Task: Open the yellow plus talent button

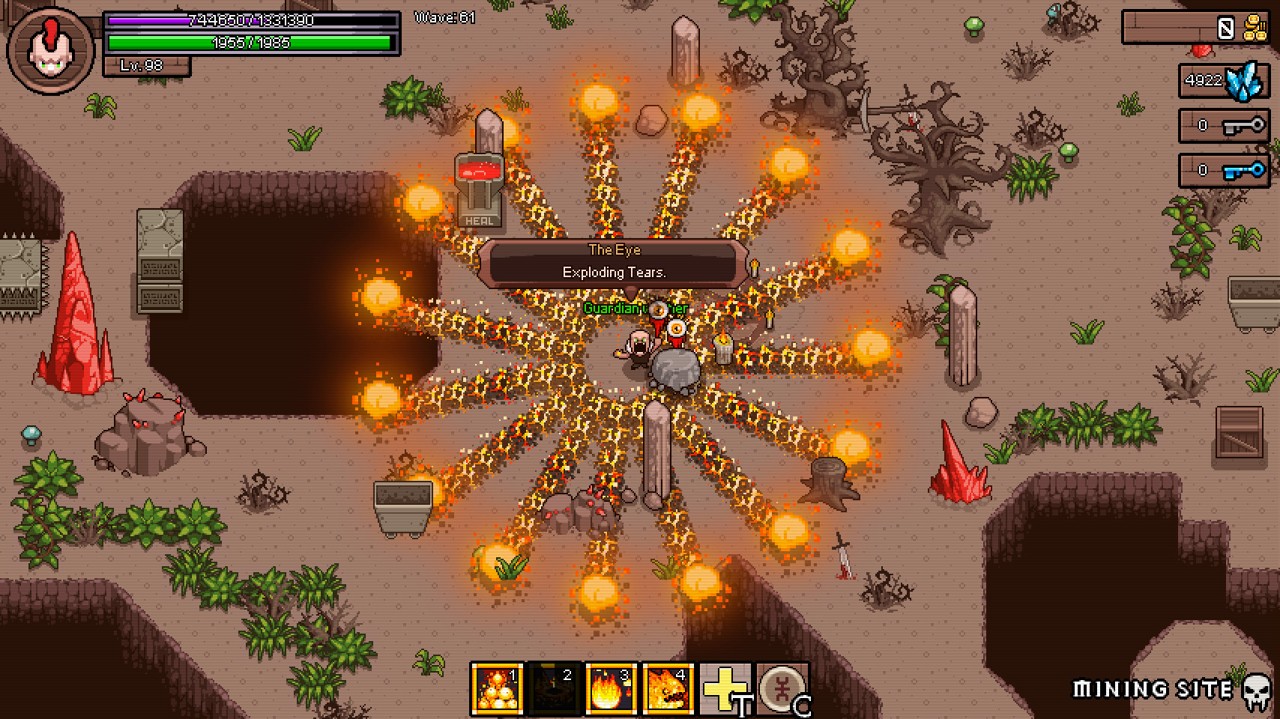Action: pyautogui.click(x=725, y=689)
